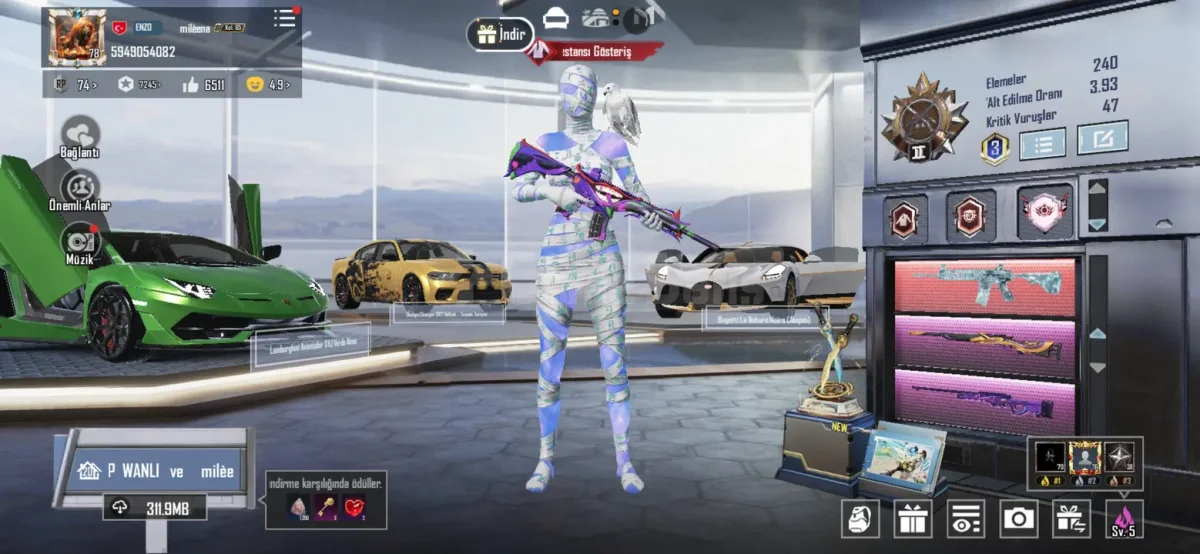The height and width of the screenshot is (554, 1200).
Task: Open Önemli Anlar highlights
Action: click(x=80, y=188)
